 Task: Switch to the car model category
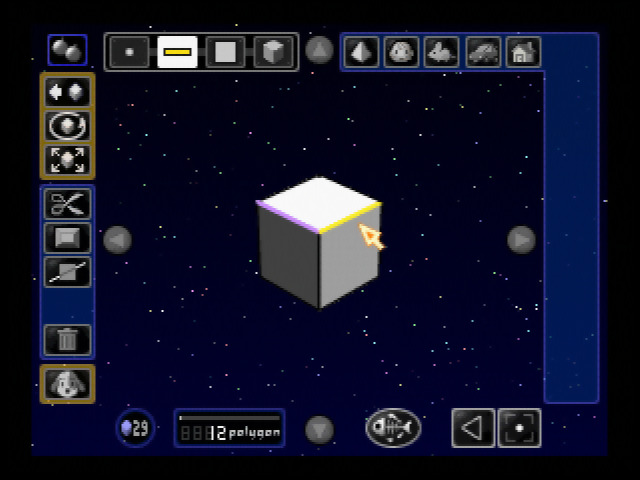point(483,52)
